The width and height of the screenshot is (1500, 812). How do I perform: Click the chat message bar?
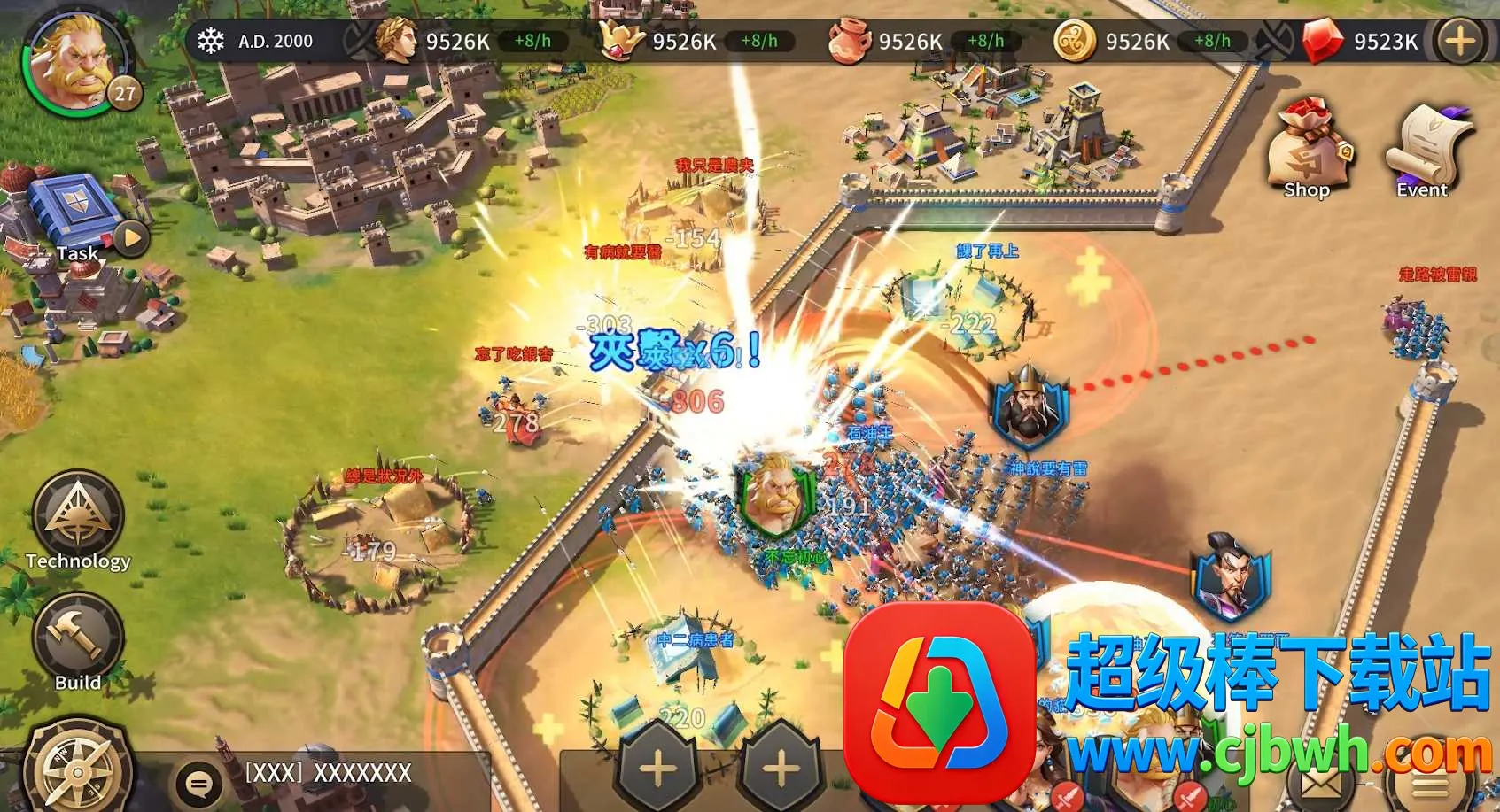[x=354, y=774]
